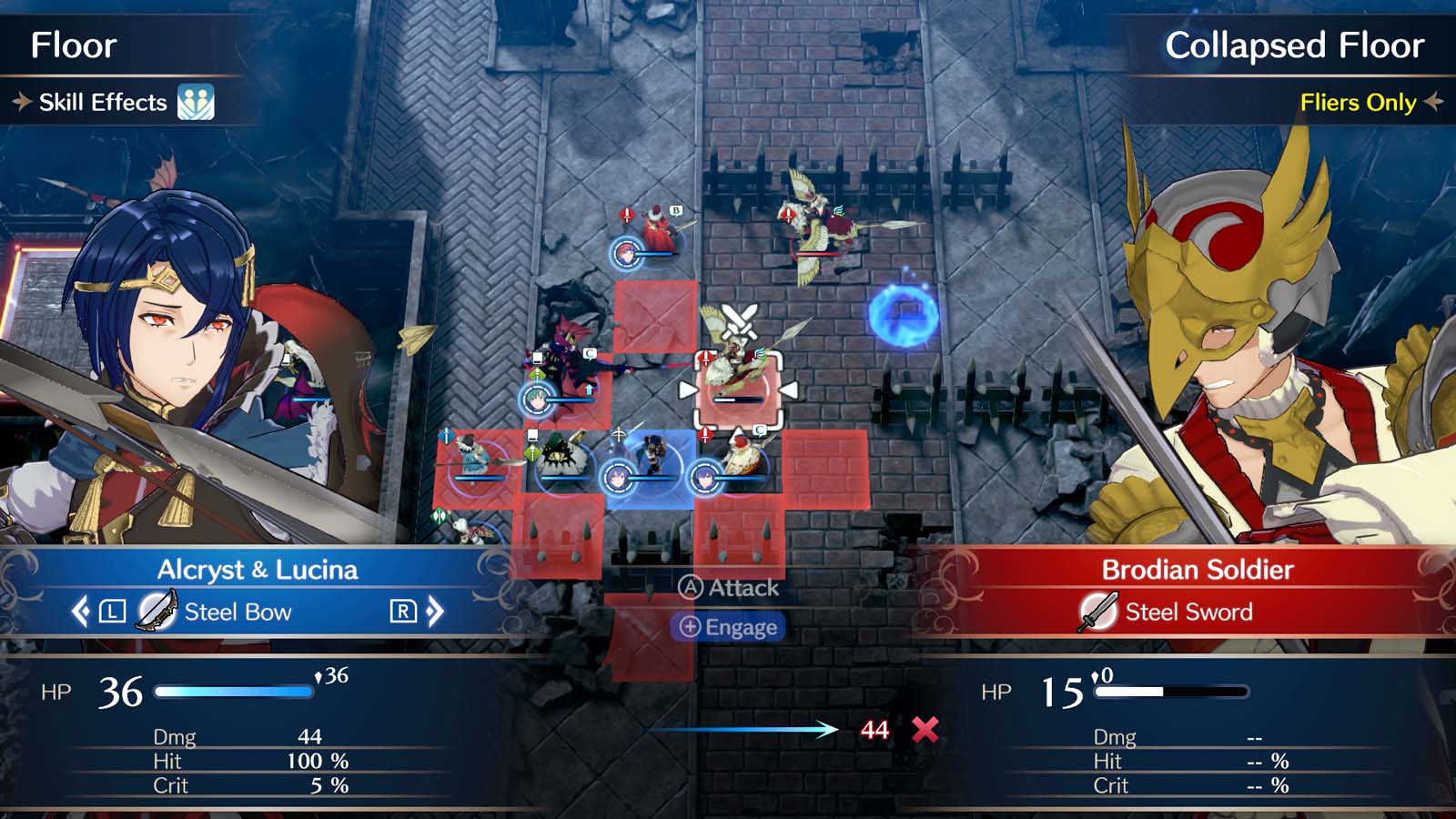Open the Skill Effects icon
Viewport: 1456px width, 819px height.
coord(195,103)
